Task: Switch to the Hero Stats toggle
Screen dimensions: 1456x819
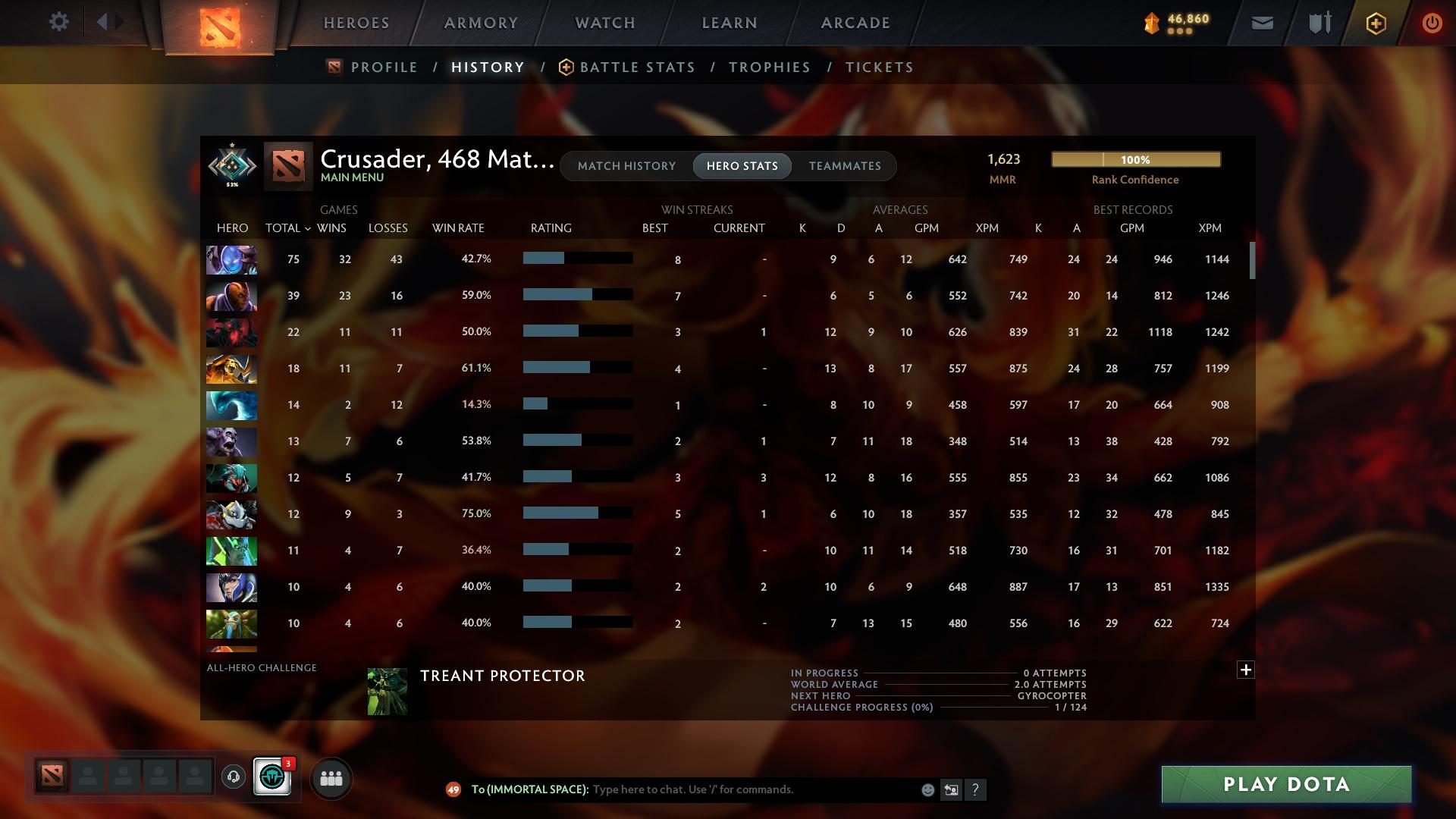Action: pos(742,165)
